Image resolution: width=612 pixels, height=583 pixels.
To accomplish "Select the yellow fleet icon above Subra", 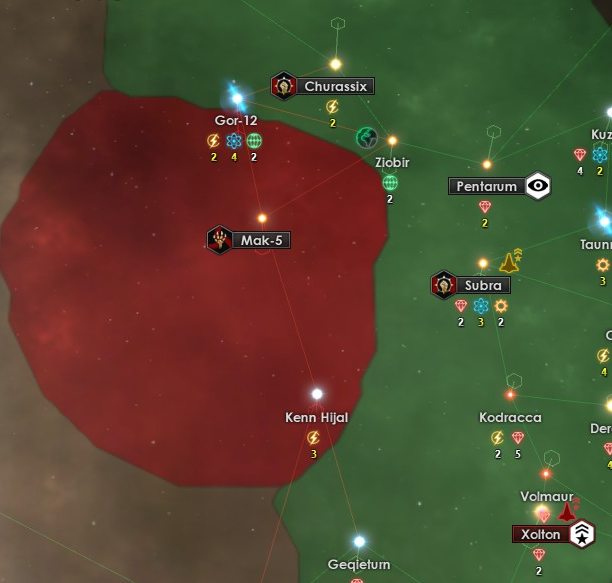I will (510, 262).
